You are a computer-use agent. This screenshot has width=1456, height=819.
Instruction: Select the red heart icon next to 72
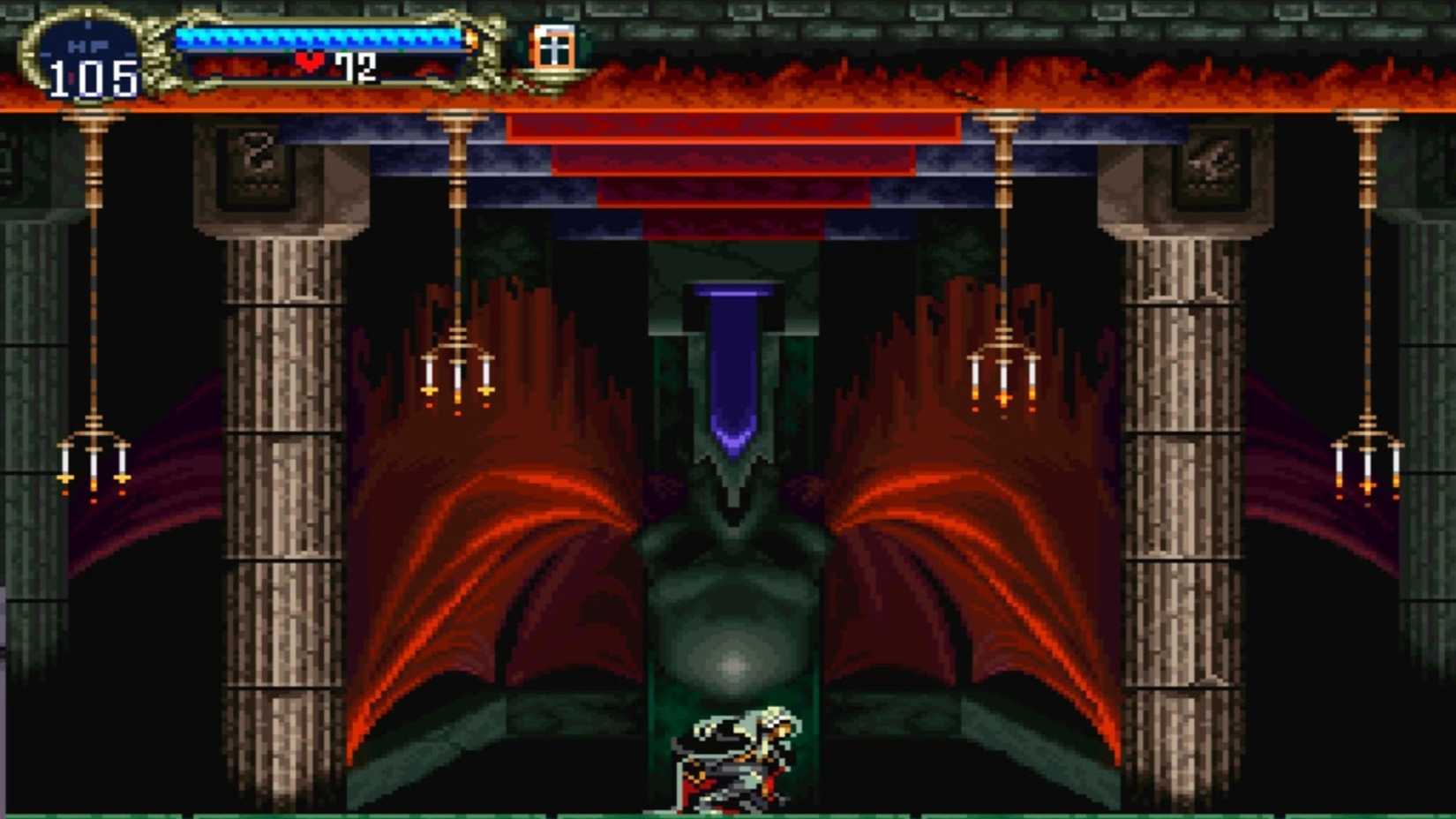(x=311, y=62)
